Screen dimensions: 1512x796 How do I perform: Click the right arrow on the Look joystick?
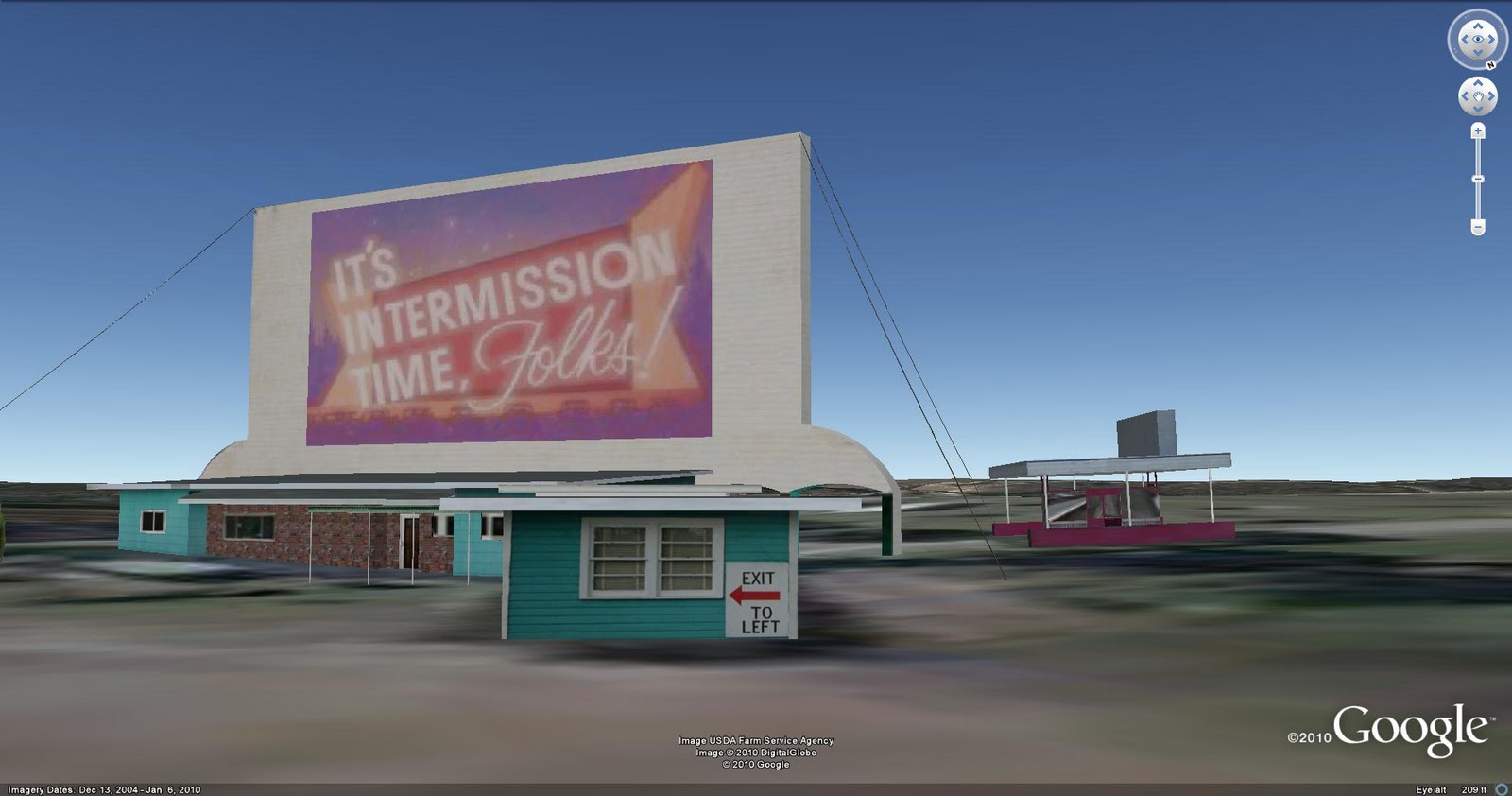click(1492, 38)
